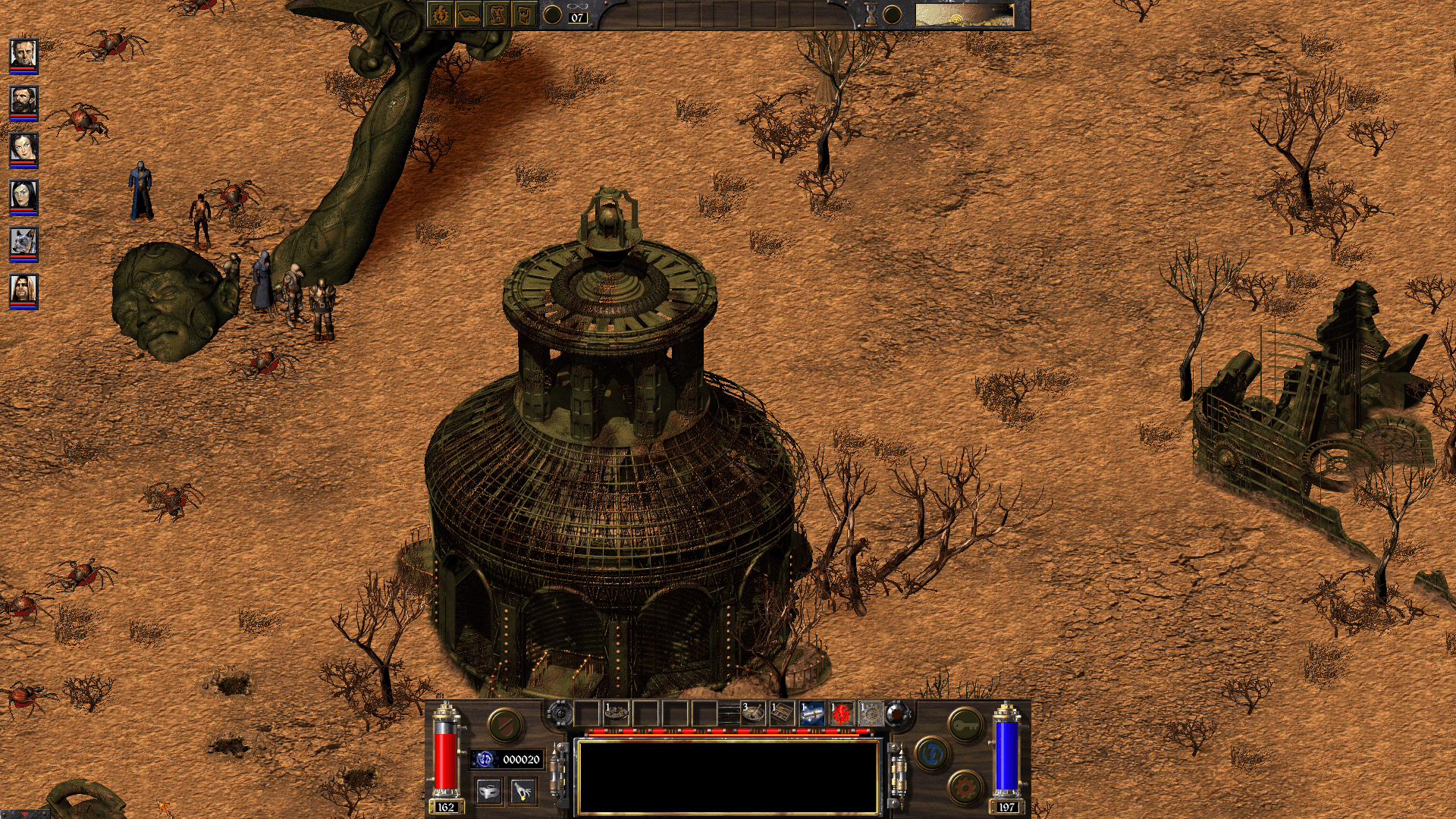The height and width of the screenshot is (819, 1456).
Task: Select the mortar and pestle hotkey slot
Action: (754, 712)
